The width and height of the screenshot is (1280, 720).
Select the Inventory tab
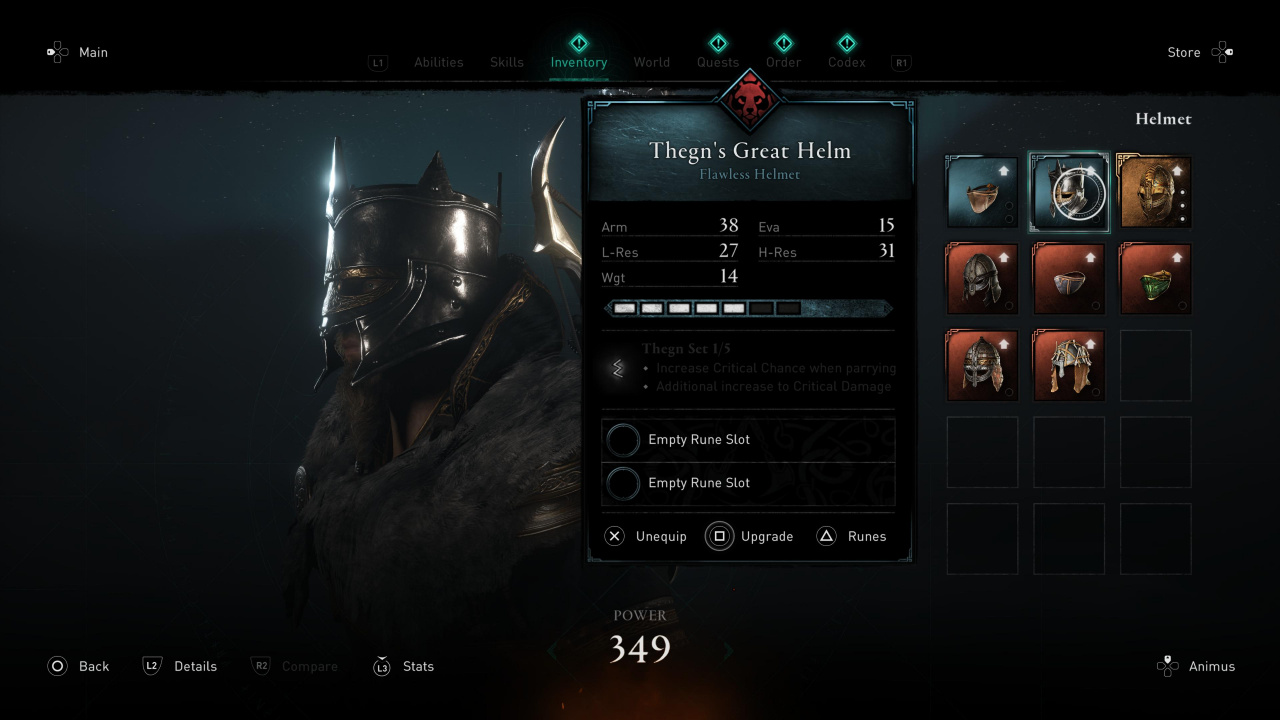point(578,62)
